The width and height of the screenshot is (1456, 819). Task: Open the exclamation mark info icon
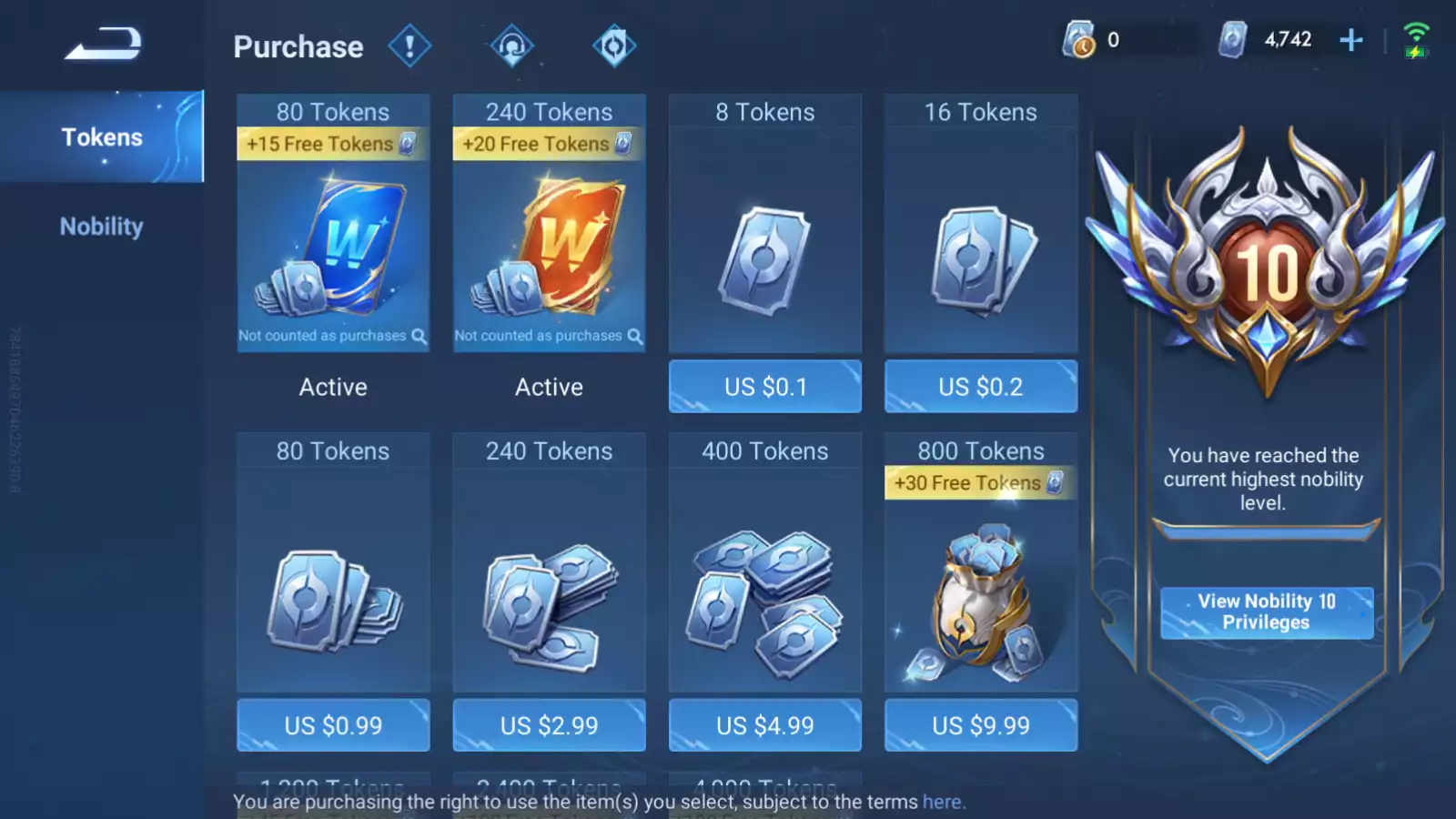(409, 45)
